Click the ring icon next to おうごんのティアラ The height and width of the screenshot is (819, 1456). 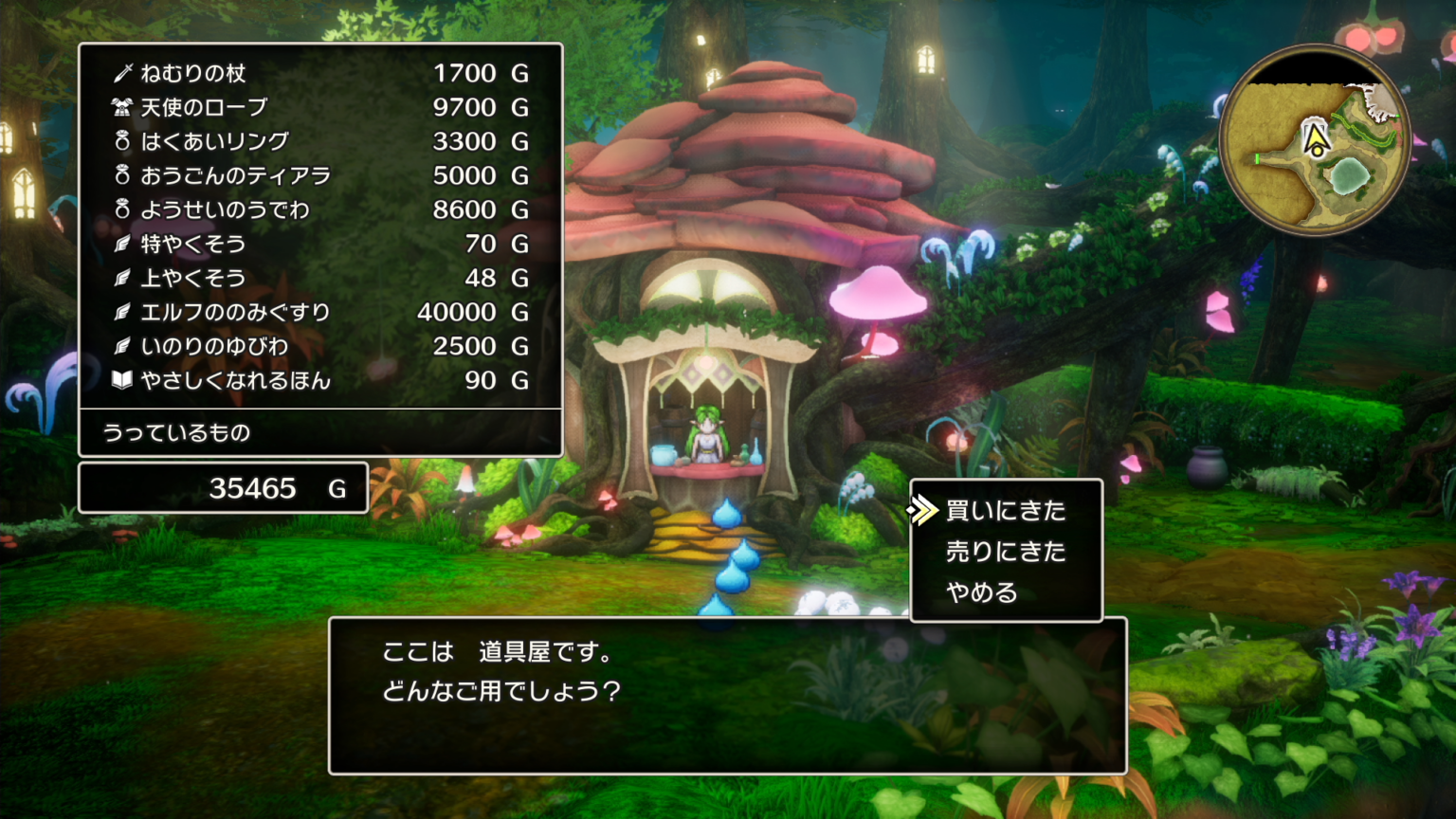click(x=122, y=175)
